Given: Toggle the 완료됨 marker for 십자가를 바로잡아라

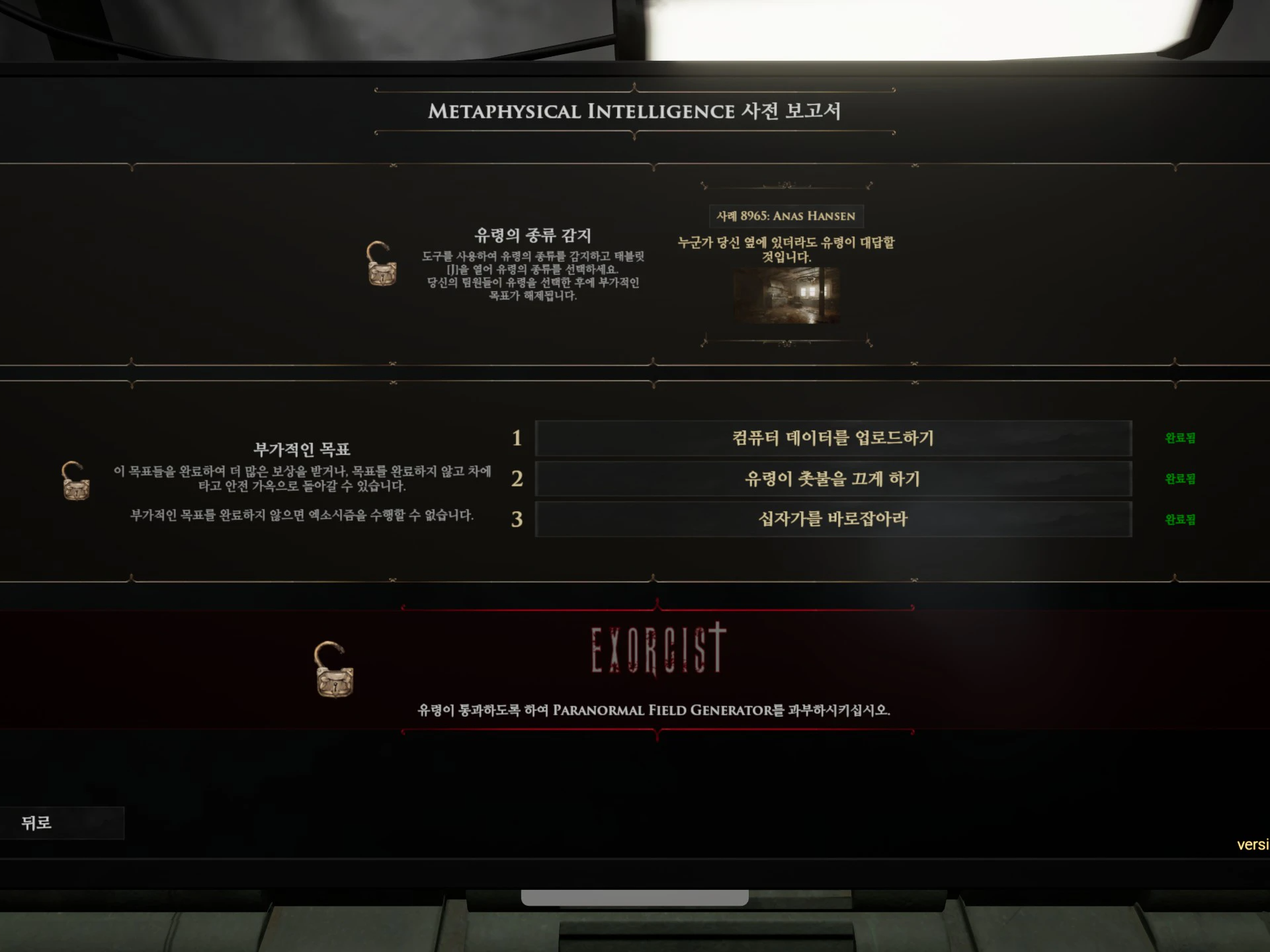Looking at the screenshot, I should (x=1179, y=520).
